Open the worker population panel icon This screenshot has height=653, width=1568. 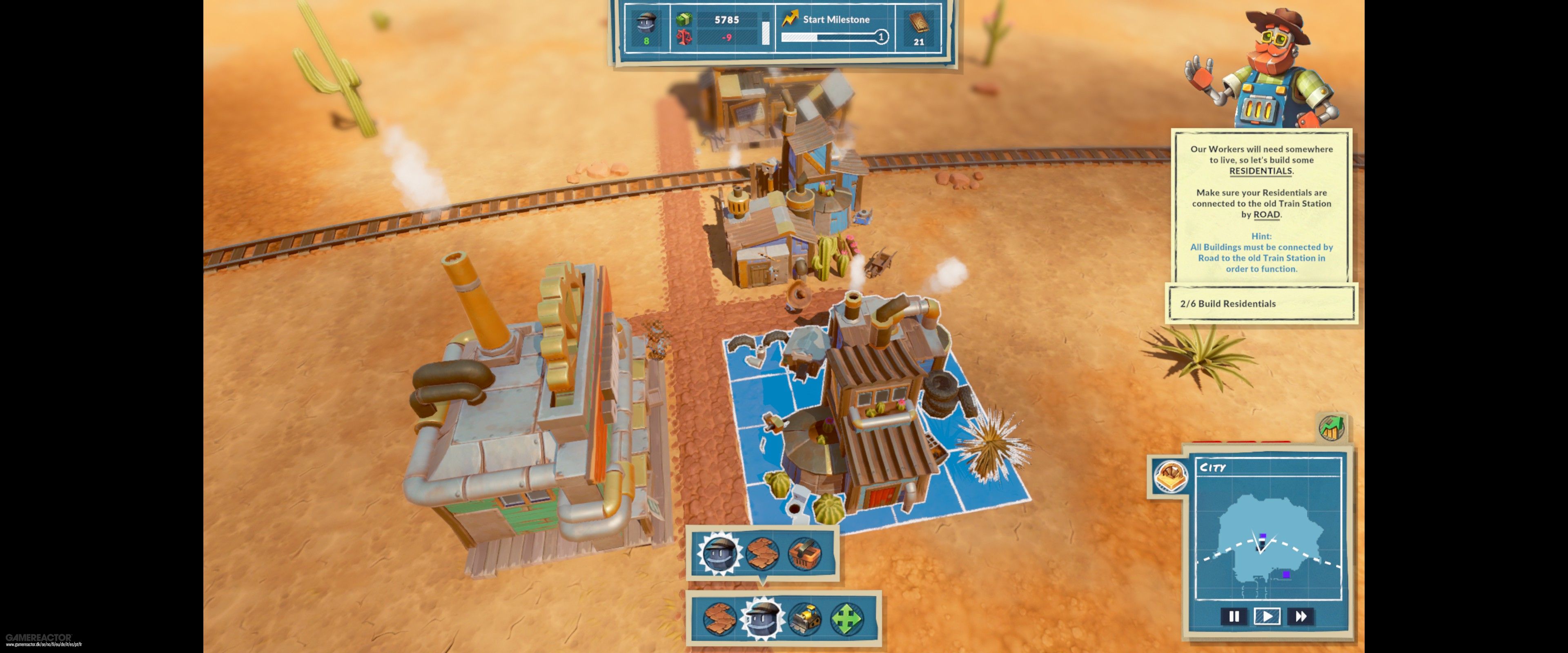click(x=646, y=27)
